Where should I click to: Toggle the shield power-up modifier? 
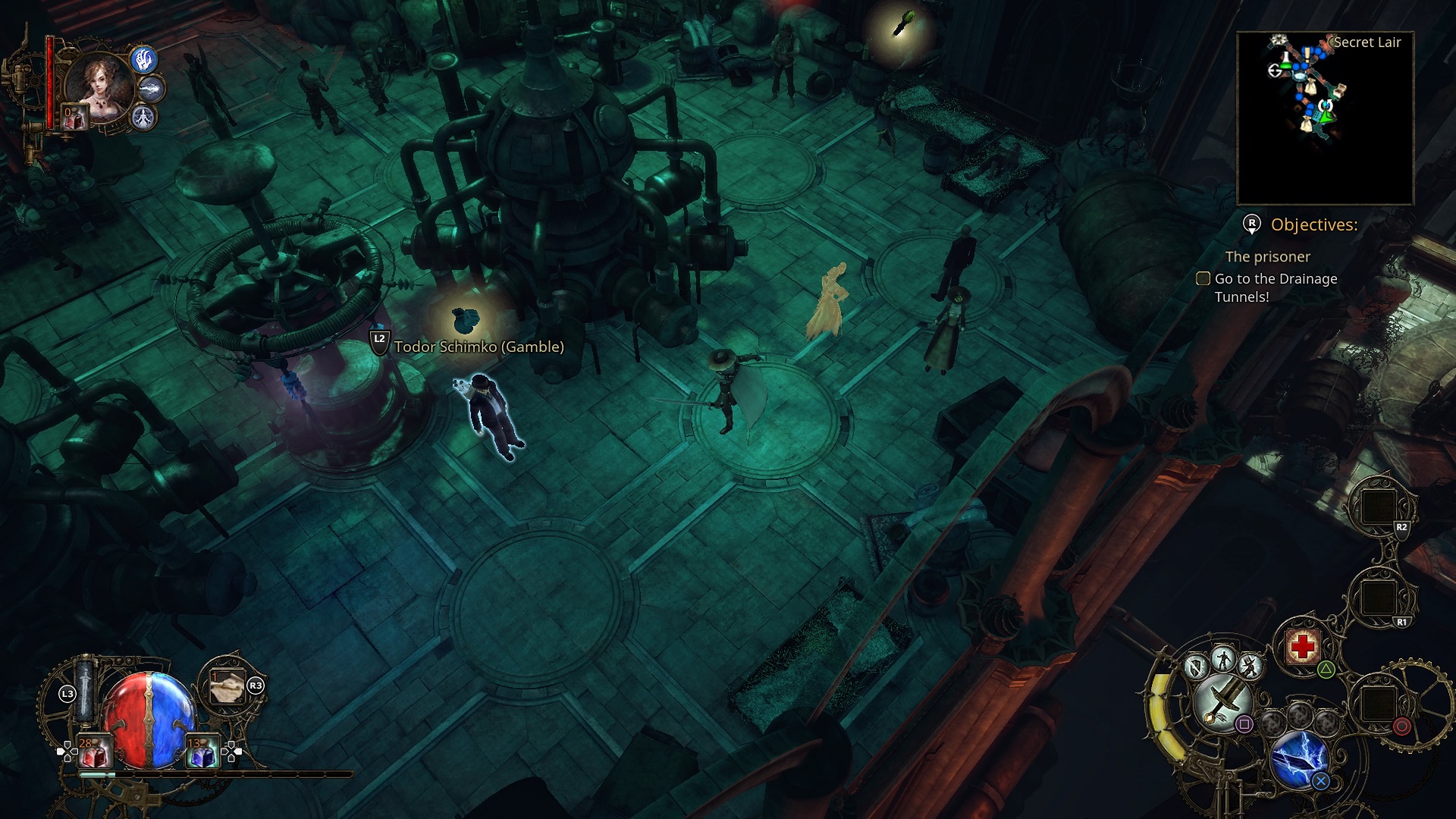(x=1196, y=667)
